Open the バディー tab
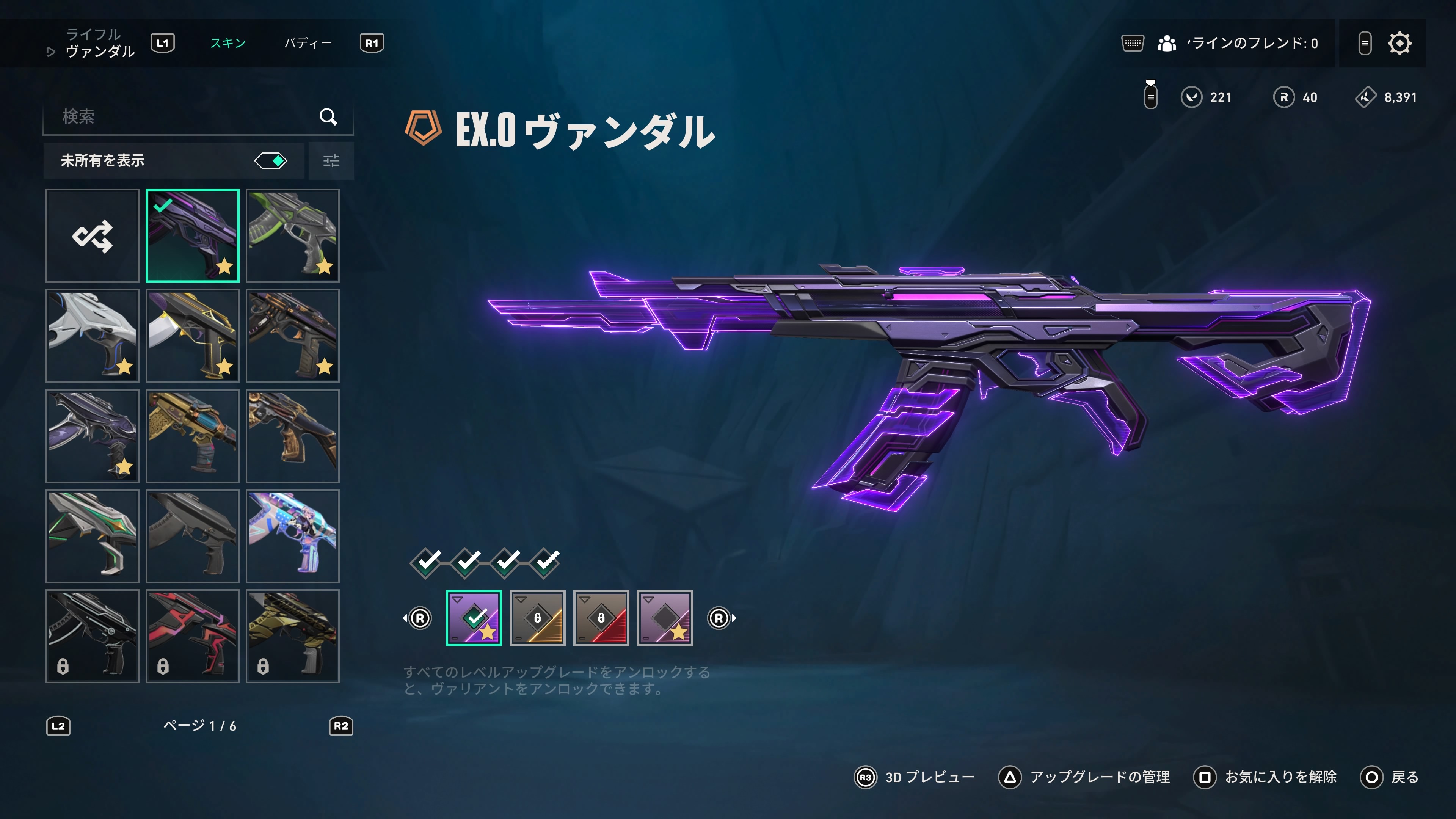The width and height of the screenshot is (1456, 819). pos(308,43)
